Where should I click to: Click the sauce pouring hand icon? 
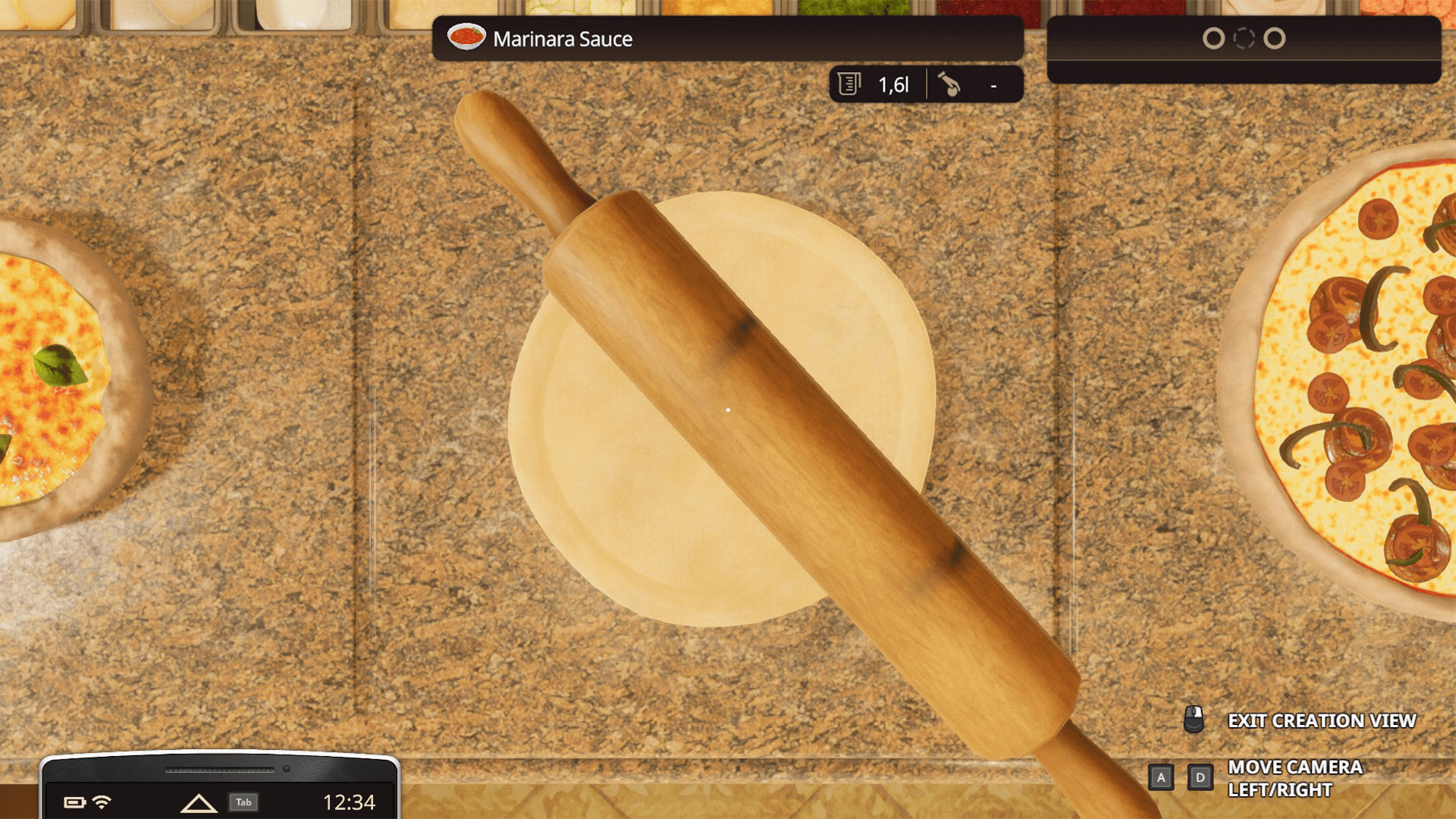[x=950, y=83]
